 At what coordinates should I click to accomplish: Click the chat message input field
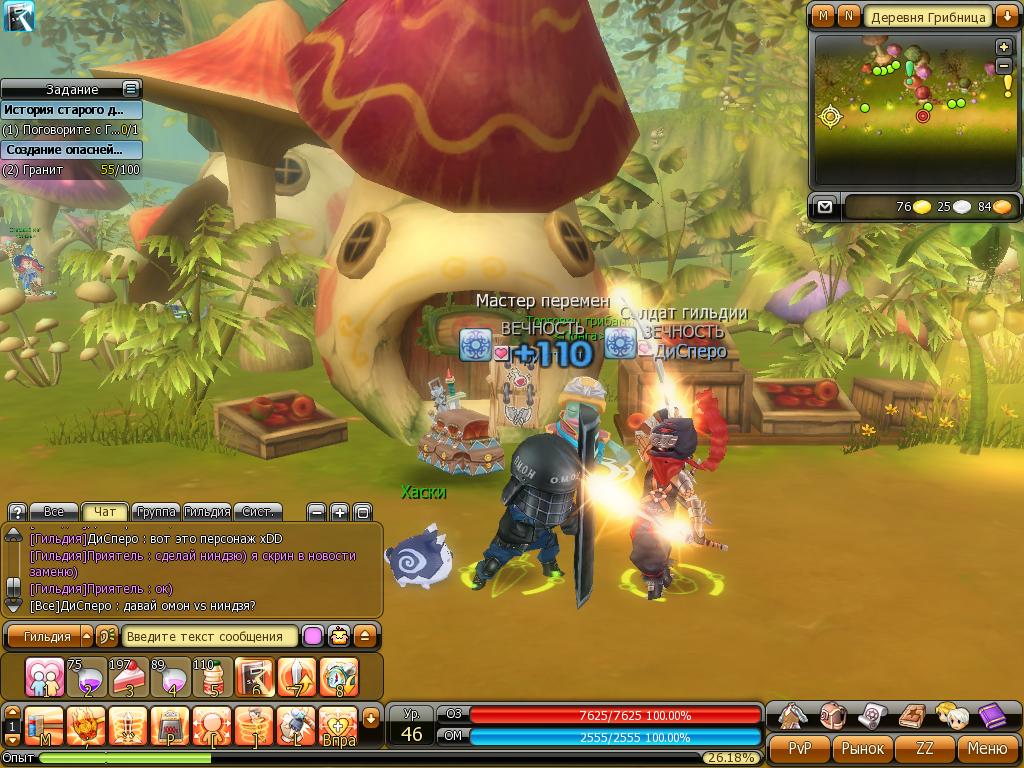coord(209,636)
